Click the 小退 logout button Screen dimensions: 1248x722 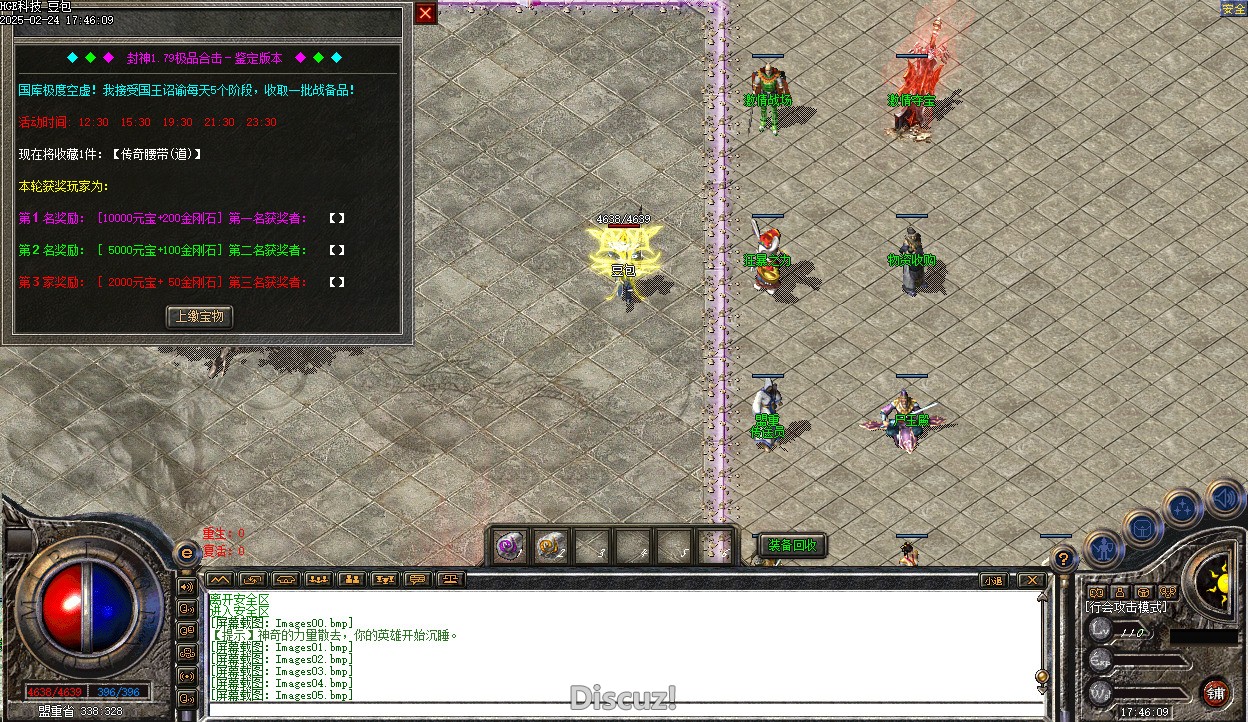point(992,580)
